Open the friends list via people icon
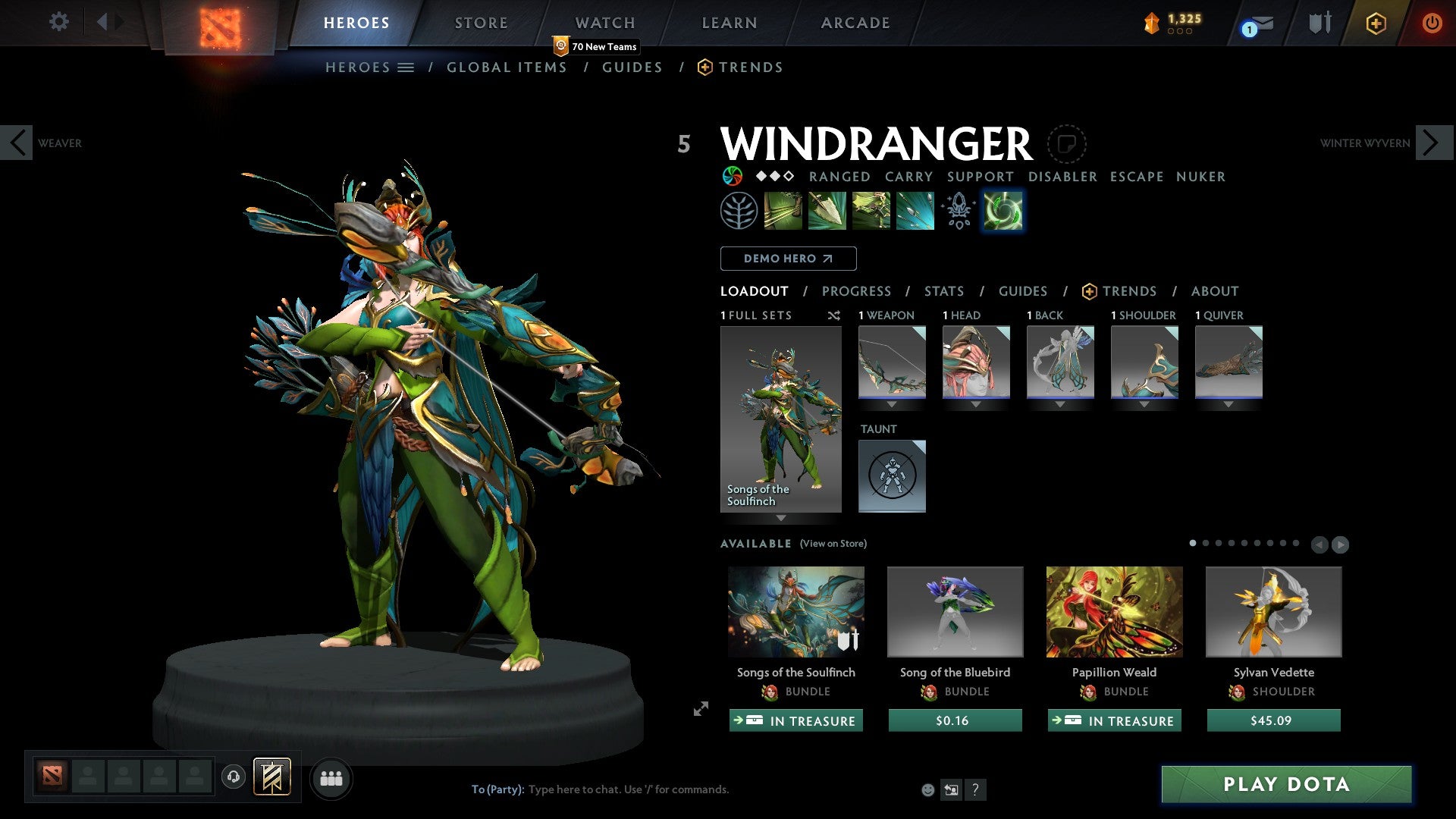This screenshot has width=1456, height=819. pyautogui.click(x=331, y=778)
